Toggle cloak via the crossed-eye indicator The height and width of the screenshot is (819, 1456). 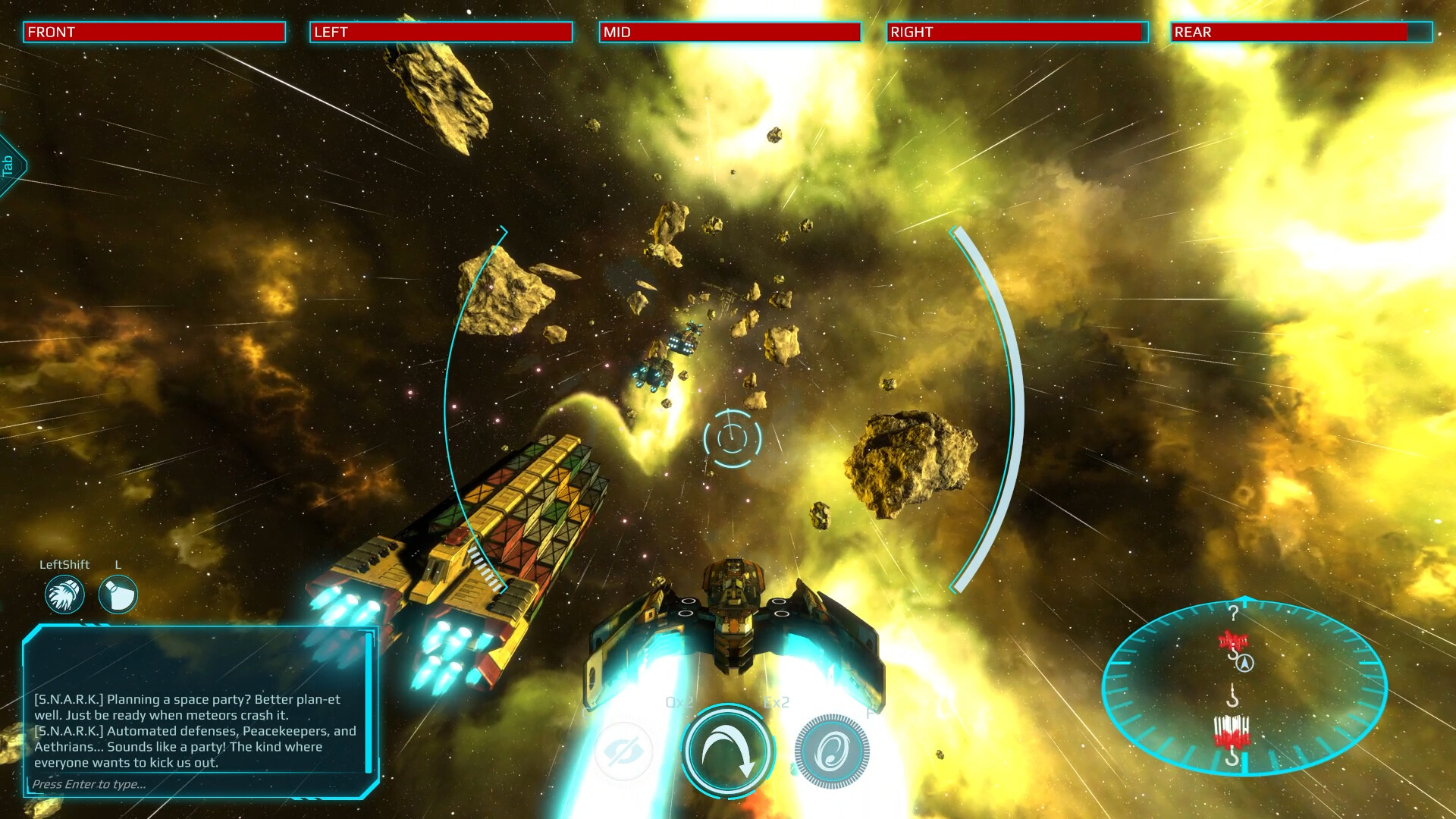623,752
